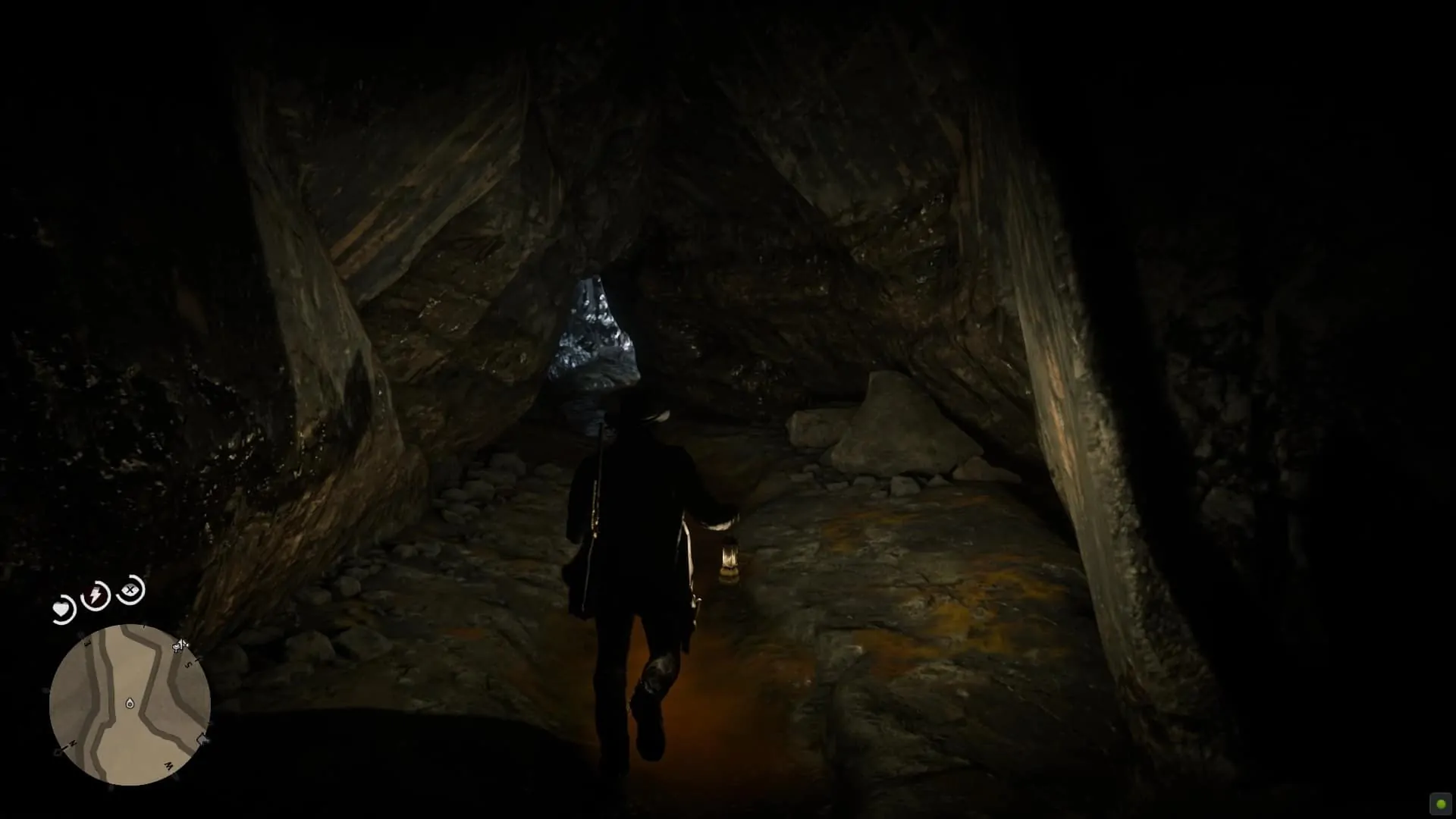1456x819 pixels.
Task: Click the heart health core icon
Action: 62,610
